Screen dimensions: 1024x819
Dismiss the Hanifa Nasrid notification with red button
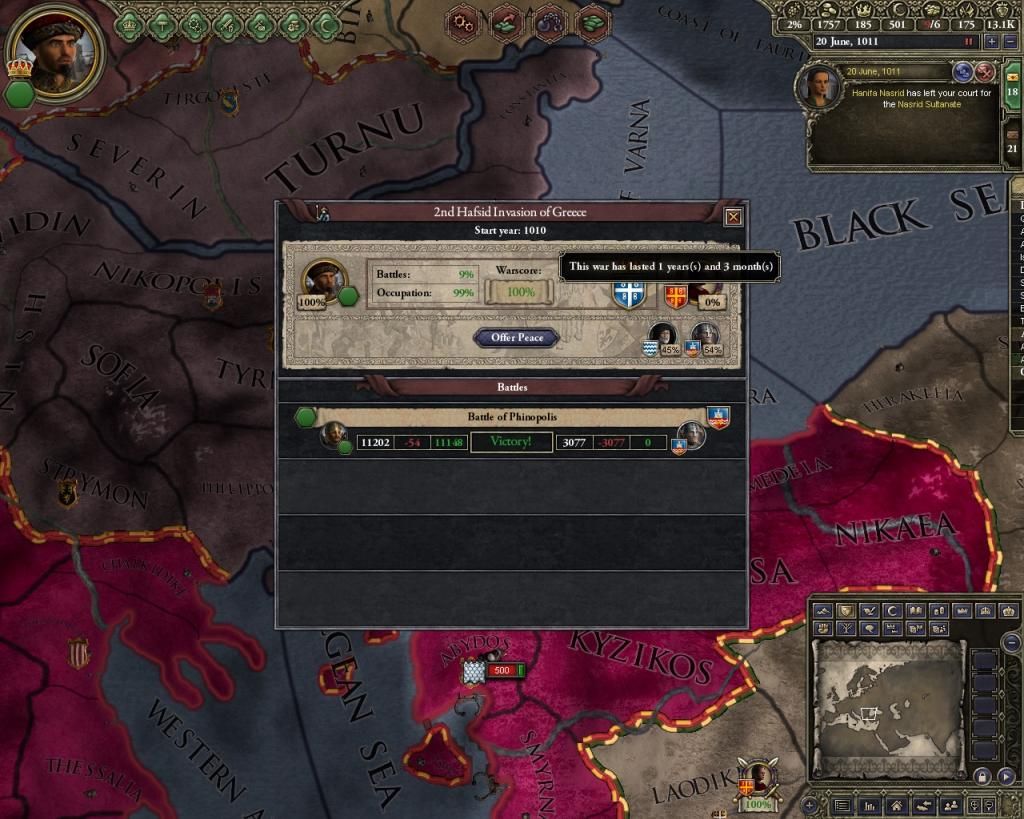[x=985, y=72]
